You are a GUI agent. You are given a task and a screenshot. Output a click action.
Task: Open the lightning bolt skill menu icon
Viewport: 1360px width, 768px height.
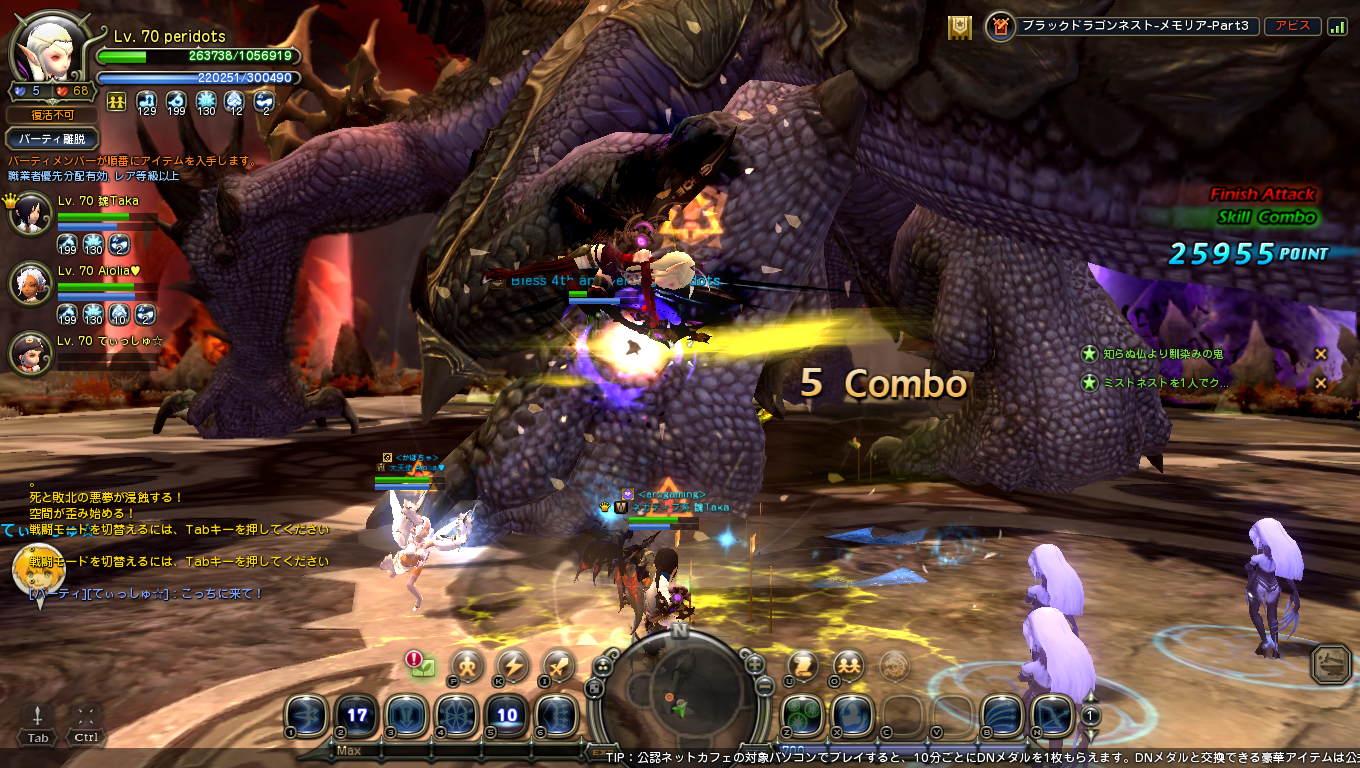tap(513, 665)
